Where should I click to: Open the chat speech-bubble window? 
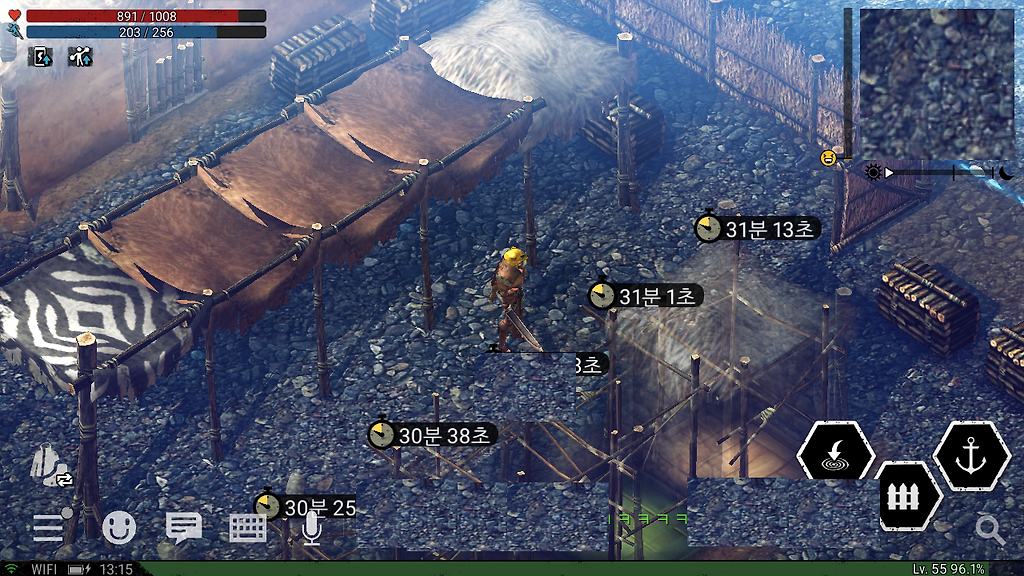tap(184, 527)
